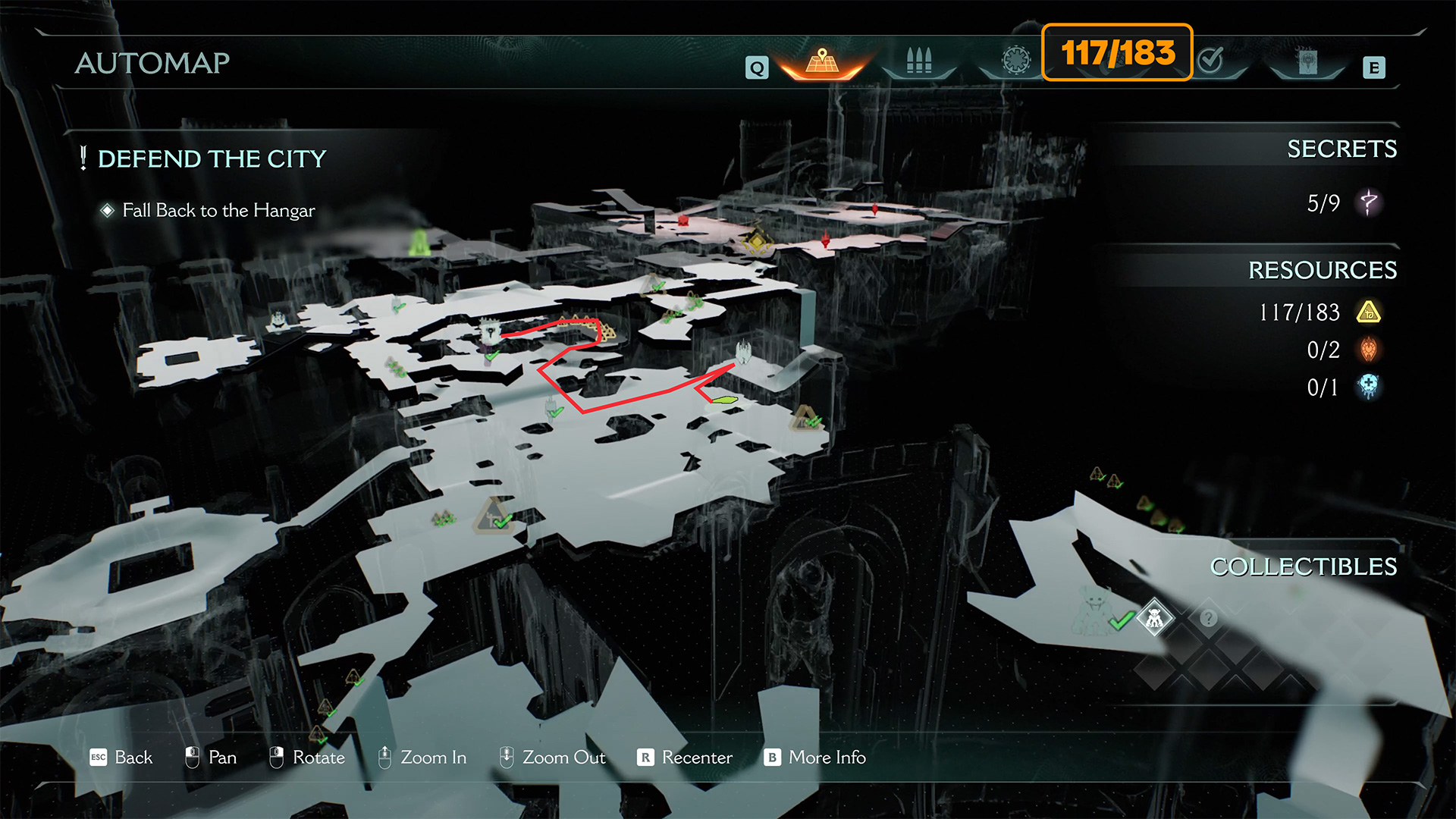Select the pink secrets rune icon
The width and height of the screenshot is (1456, 819).
pos(1369,203)
